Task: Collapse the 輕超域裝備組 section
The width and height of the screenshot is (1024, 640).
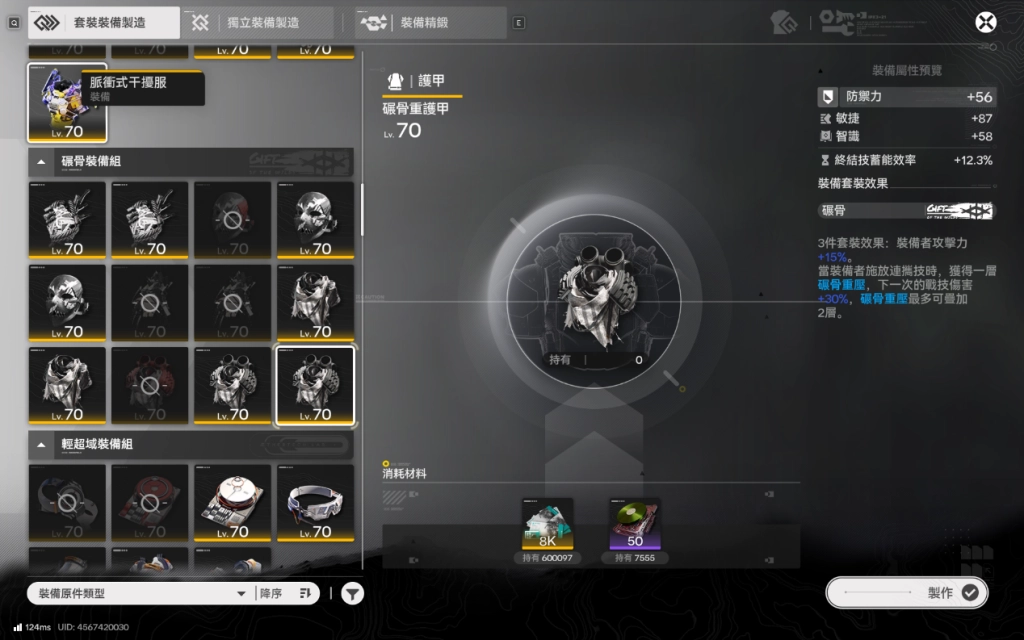Action: pos(41,444)
